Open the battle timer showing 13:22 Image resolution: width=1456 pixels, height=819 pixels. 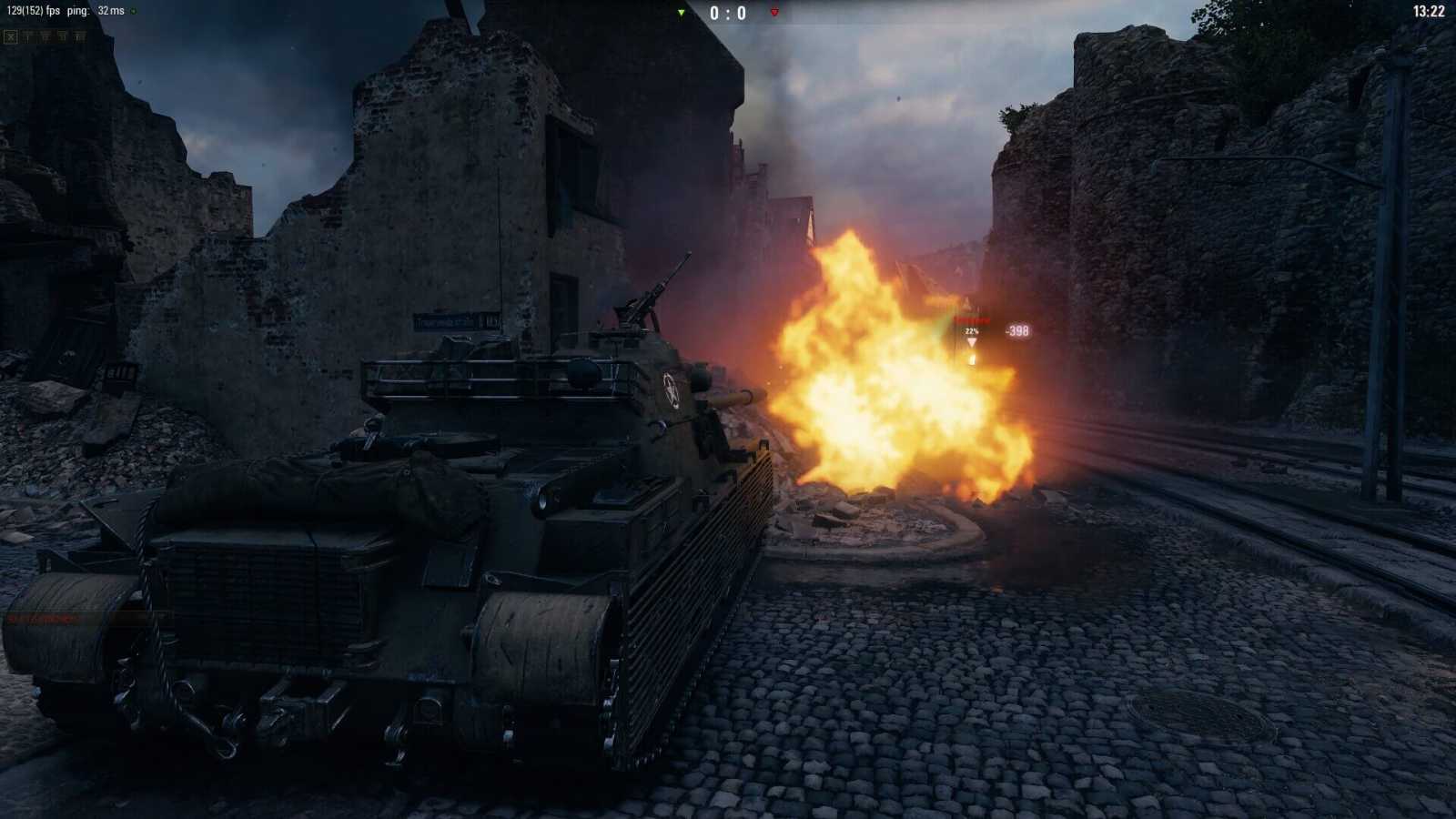tap(1430, 11)
